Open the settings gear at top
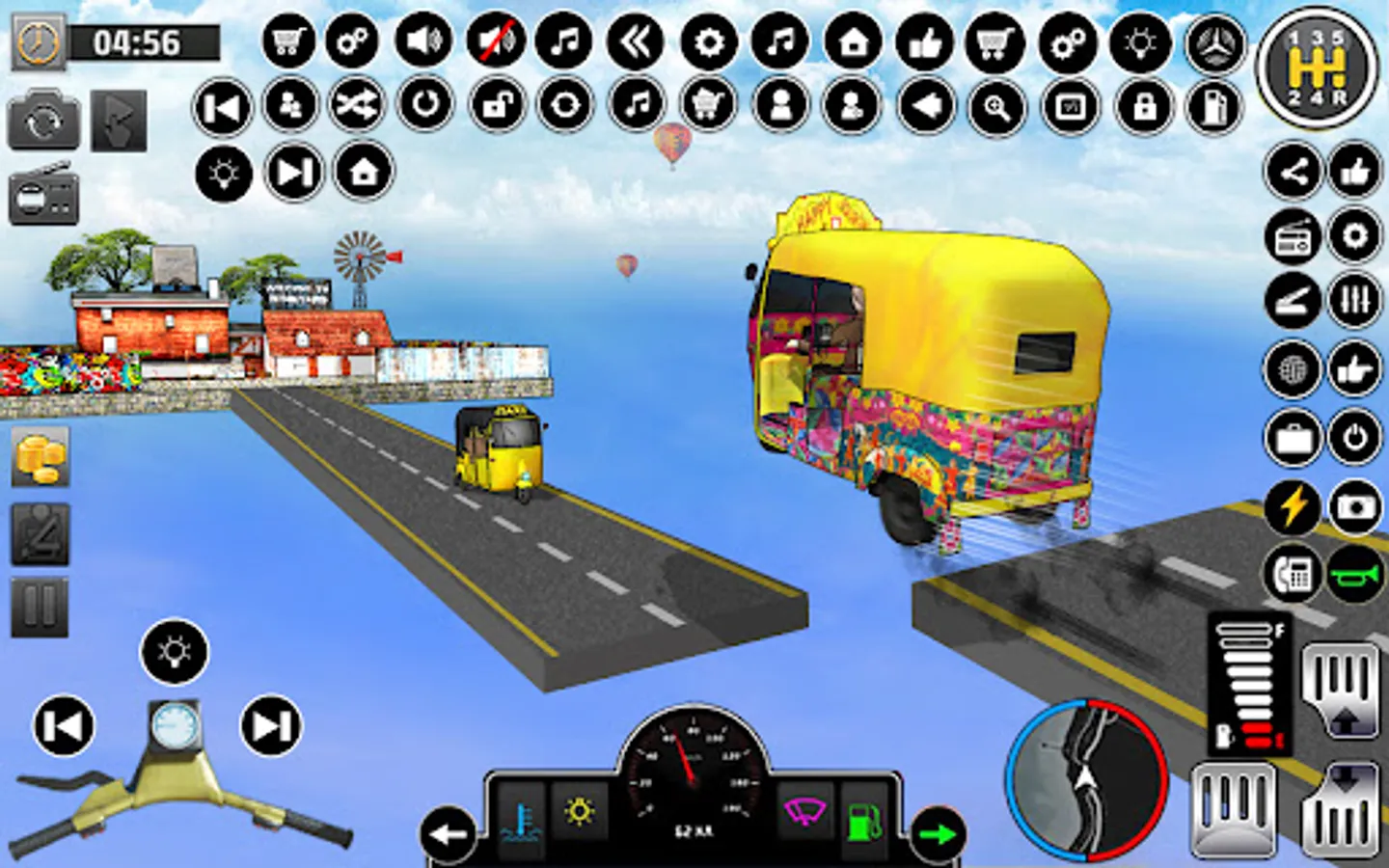This screenshot has height=868, width=1389. (x=707, y=43)
